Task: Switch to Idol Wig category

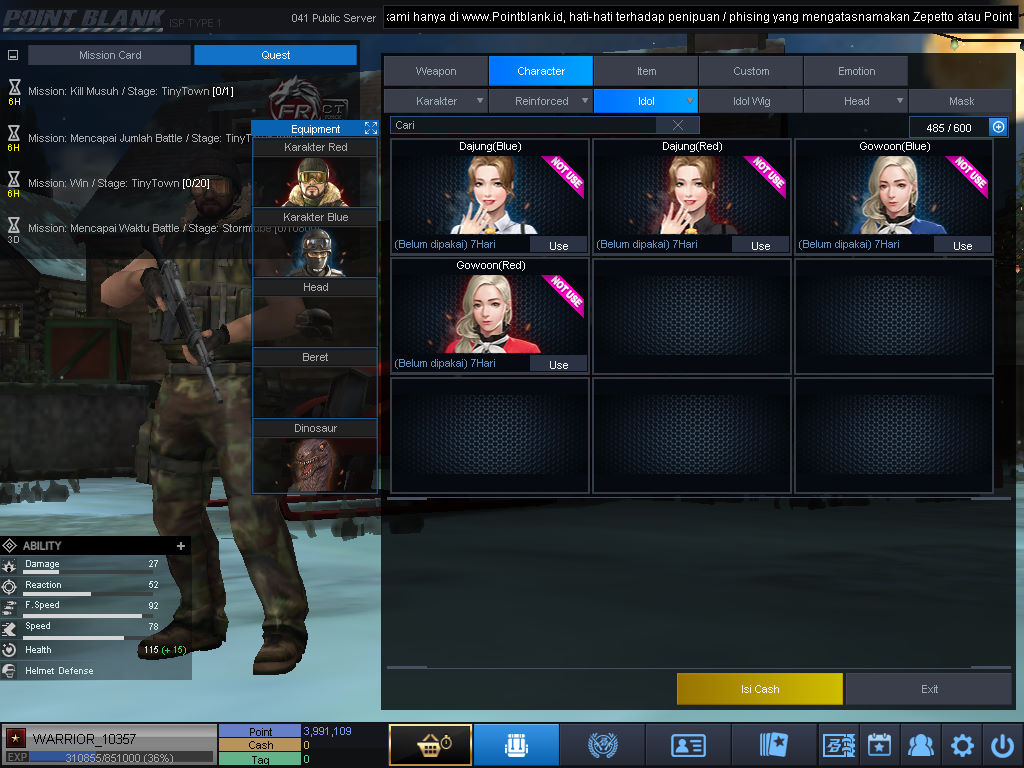Action: [x=751, y=101]
